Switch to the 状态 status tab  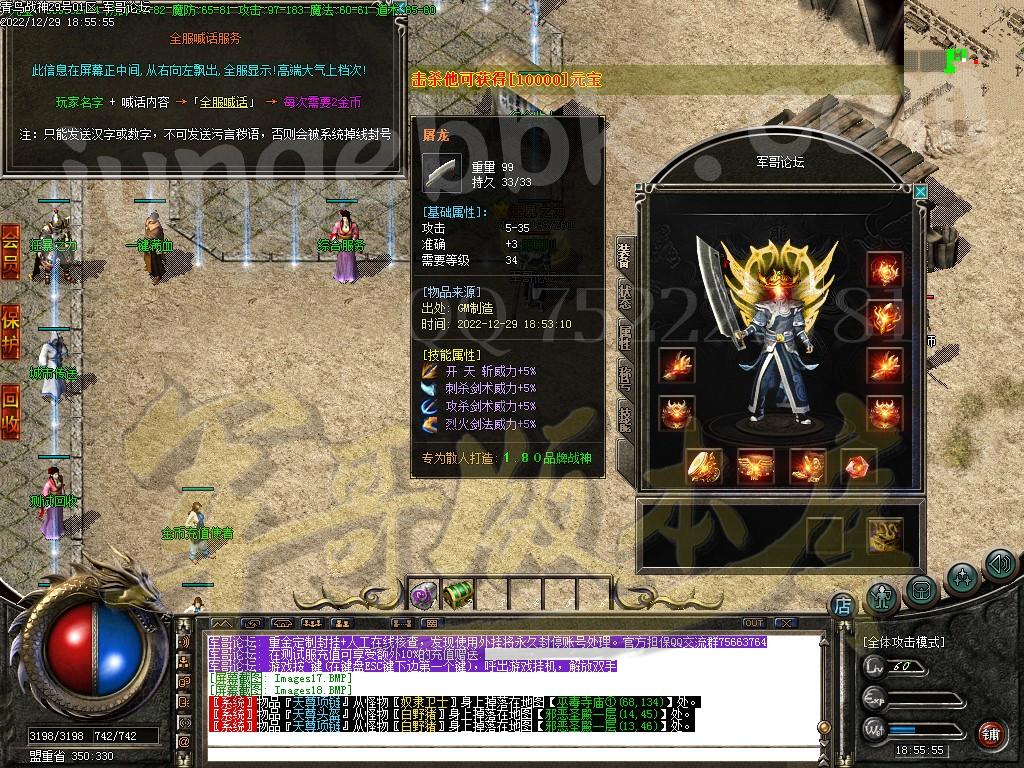[x=625, y=295]
